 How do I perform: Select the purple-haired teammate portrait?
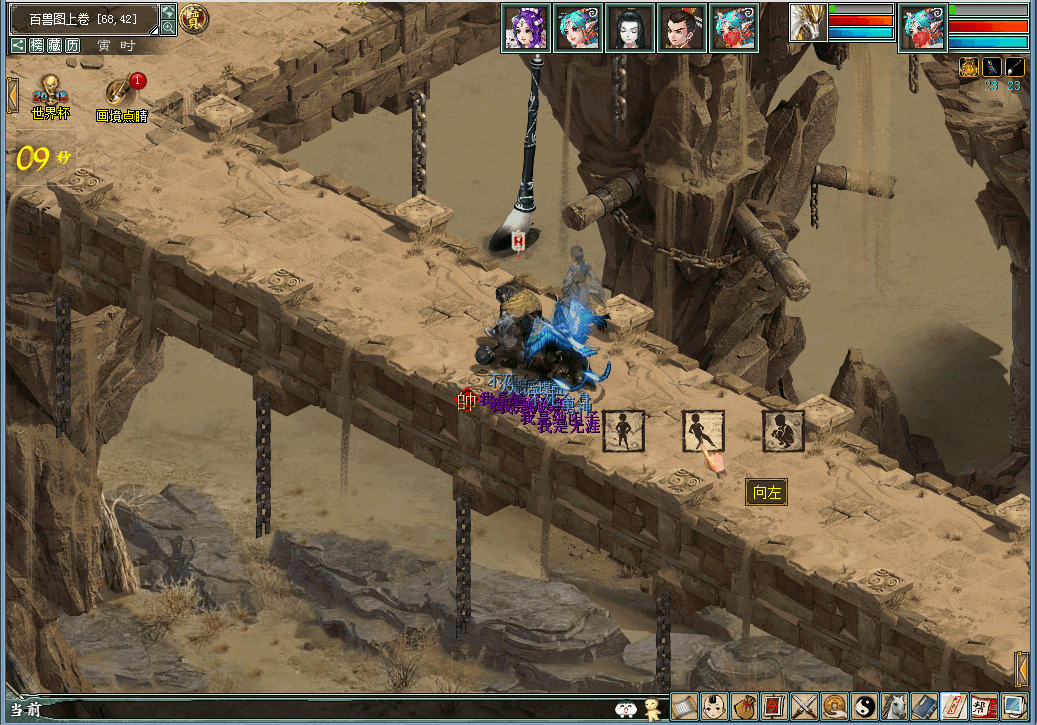(526, 28)
